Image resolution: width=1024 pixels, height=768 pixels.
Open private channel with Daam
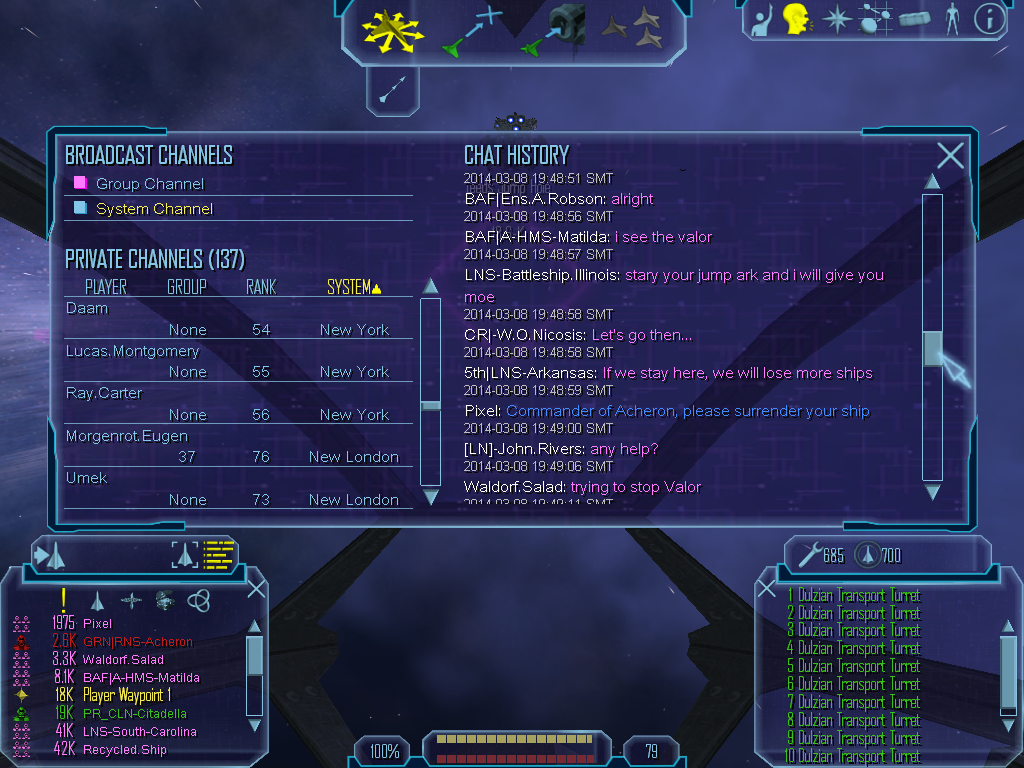pyautogui.click(x=87, y=308)
